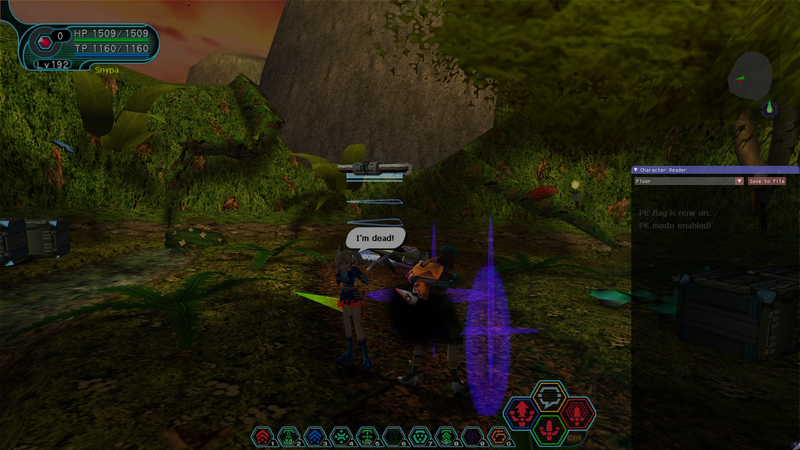Select the chat bubble action palette hexagon
Image resolution: width=800 pixels, height=450 pixels.
click(548, 397)
